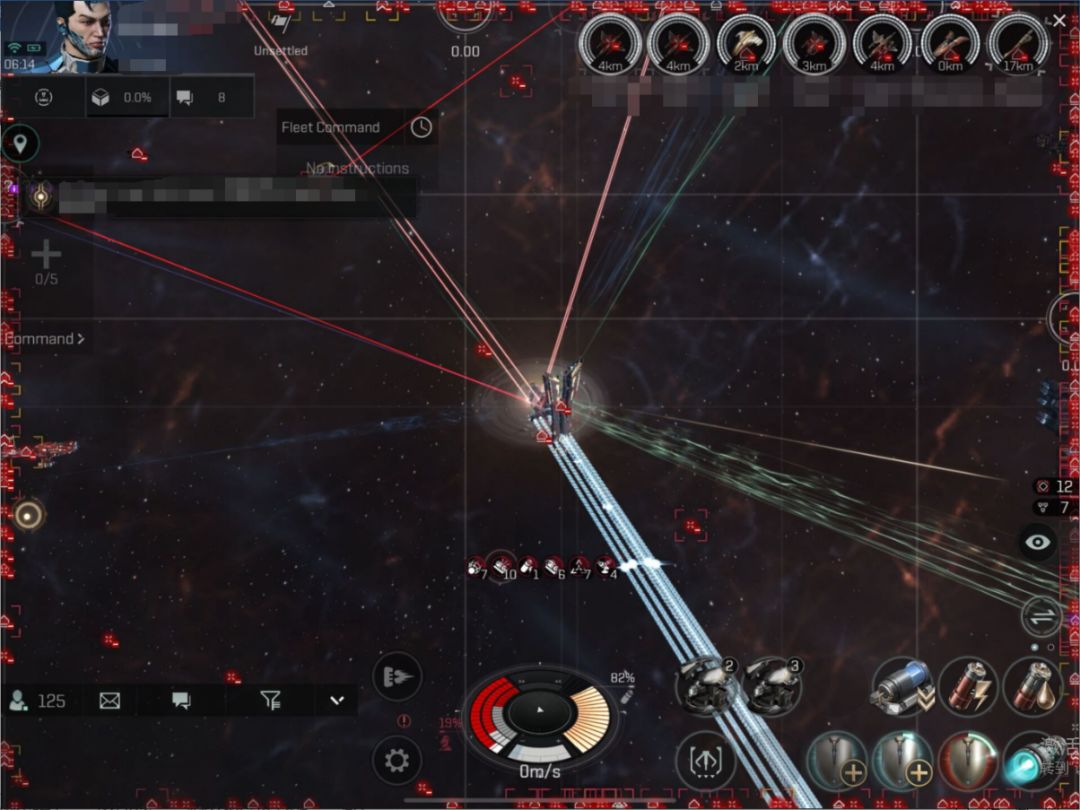
Task: Toggle the eye visibility button
Action: click(x=1040, y=542)
